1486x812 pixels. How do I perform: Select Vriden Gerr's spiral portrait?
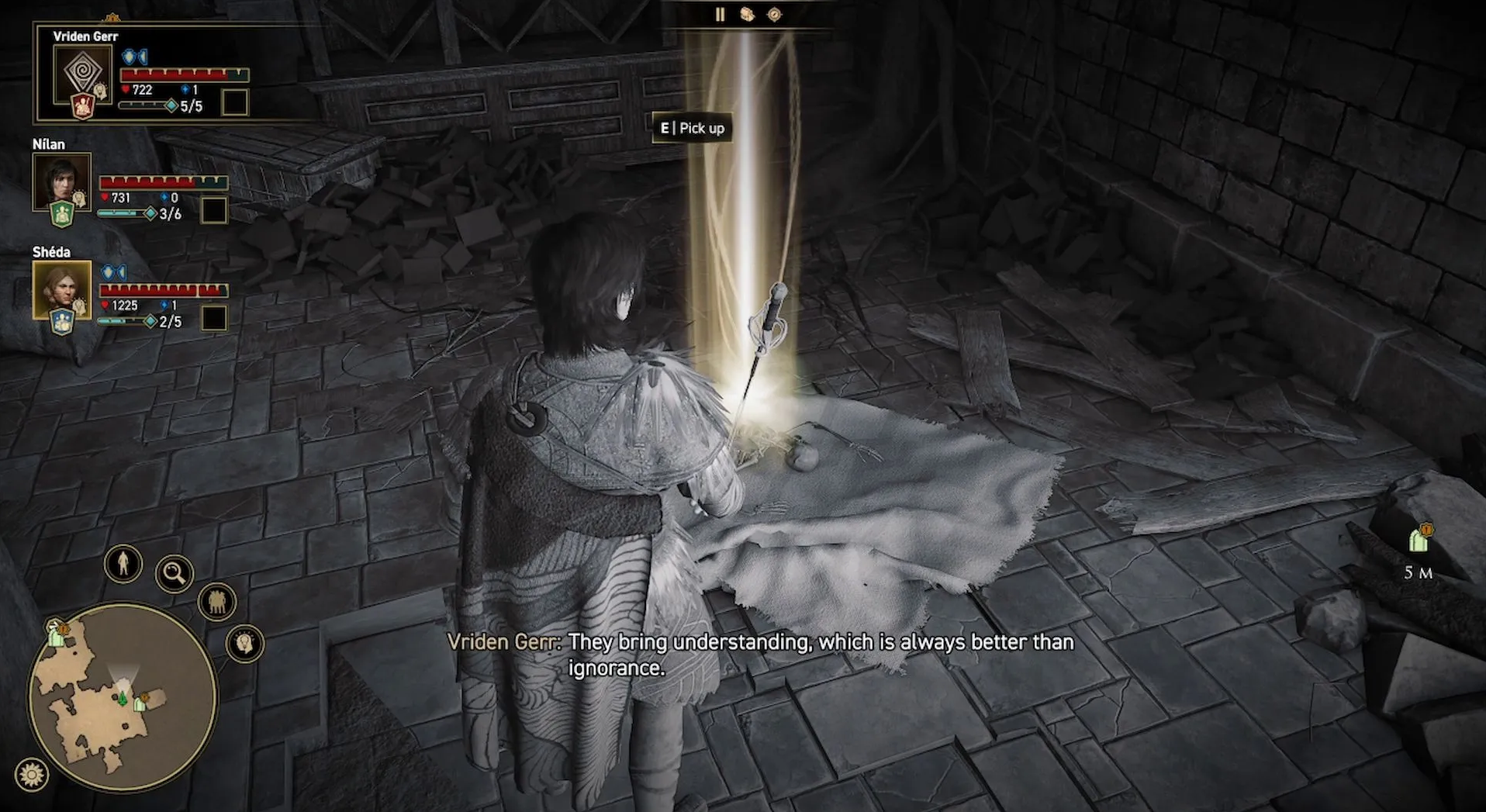pos(81,74)
